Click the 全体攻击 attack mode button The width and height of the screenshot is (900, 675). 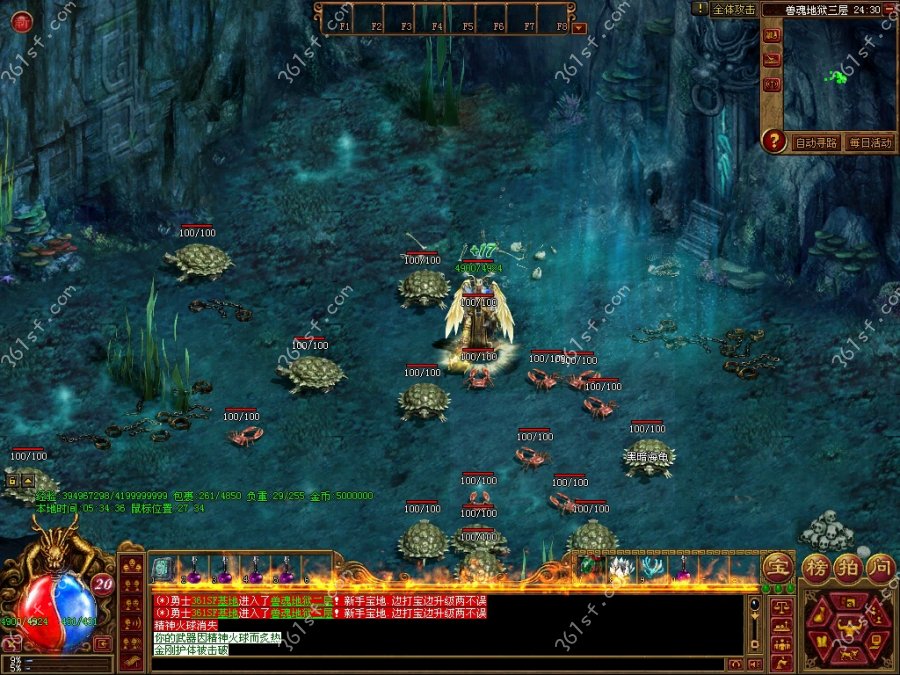coord(733,9)
